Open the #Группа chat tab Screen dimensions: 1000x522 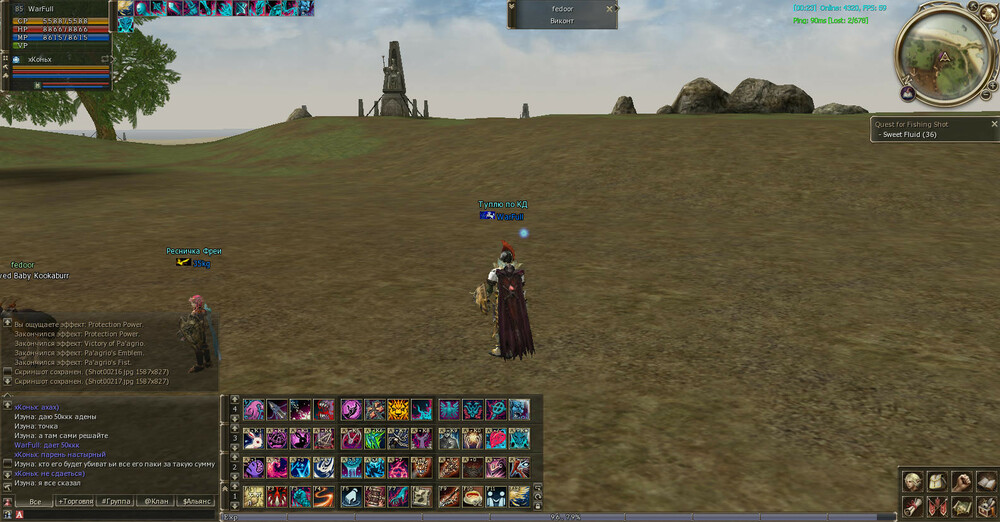coord(115,501)
